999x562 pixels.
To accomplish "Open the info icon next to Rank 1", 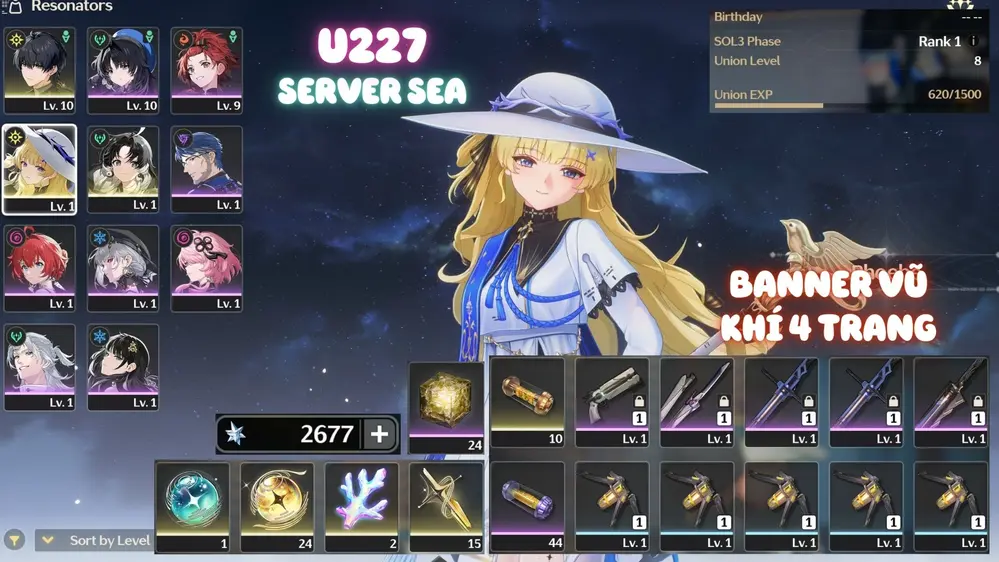I will tap(974, 41).
